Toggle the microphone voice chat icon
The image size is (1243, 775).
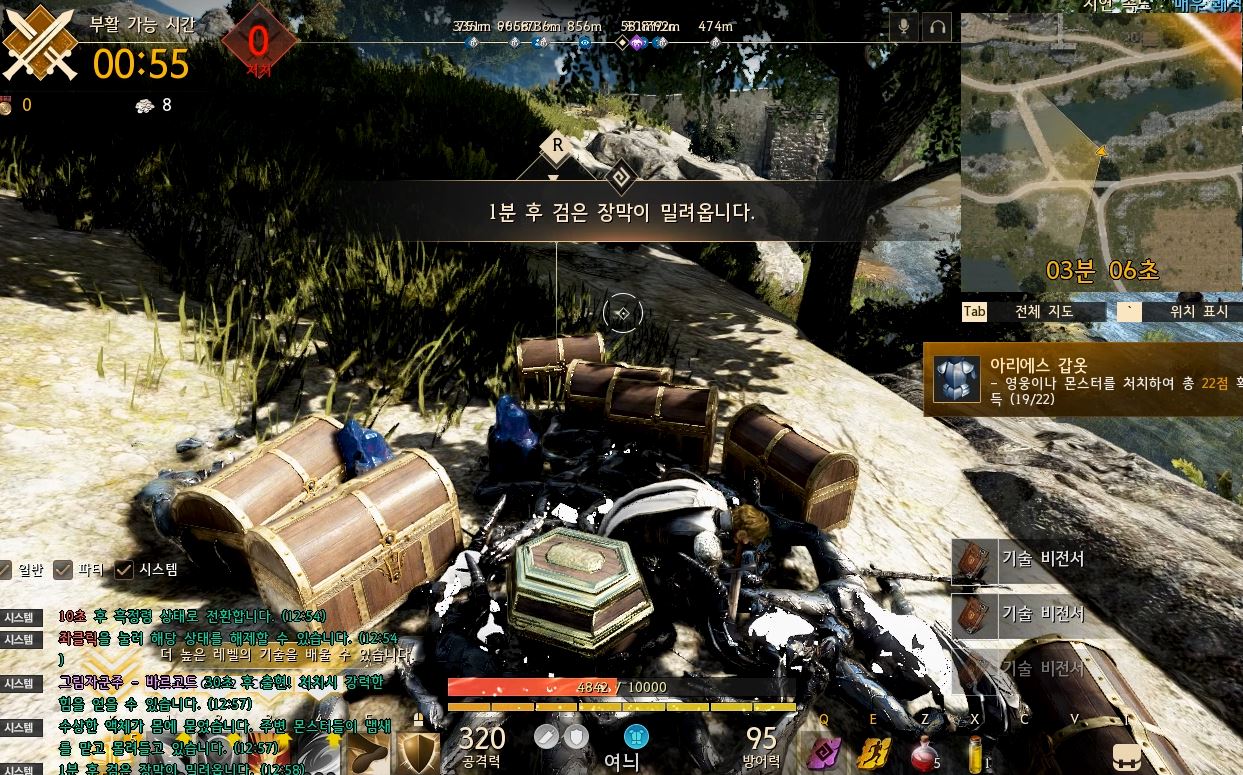tap(904, 27)
